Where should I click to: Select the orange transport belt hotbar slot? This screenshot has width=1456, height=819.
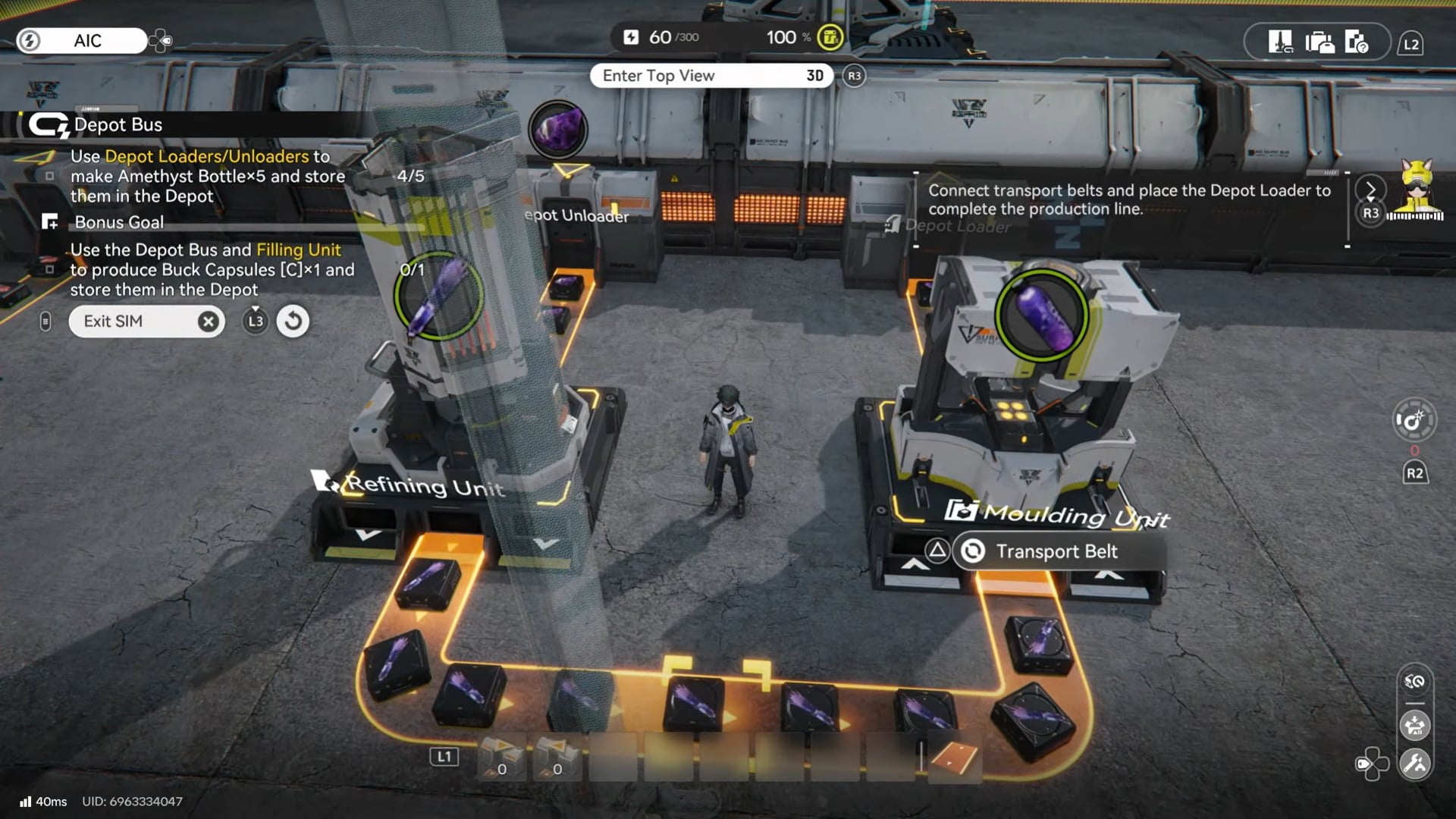pyautogui.click(x=953, y=756)
